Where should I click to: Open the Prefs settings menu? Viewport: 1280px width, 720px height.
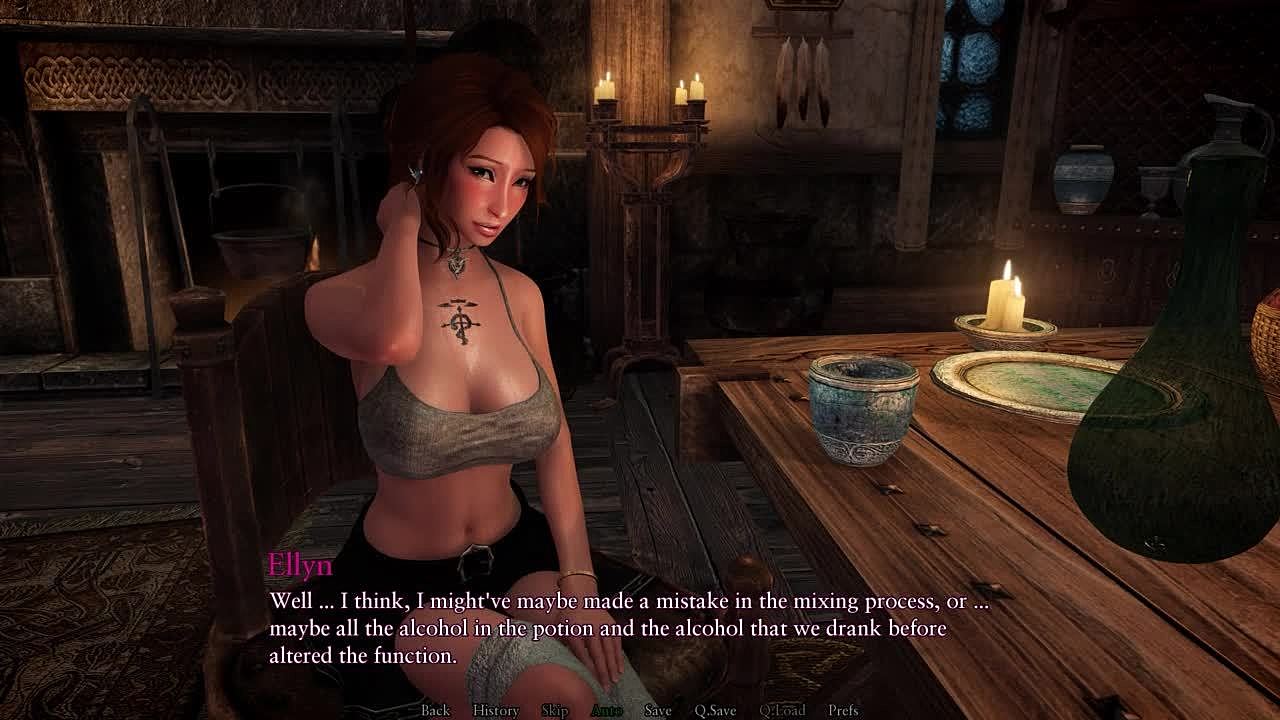coord(843,710)
